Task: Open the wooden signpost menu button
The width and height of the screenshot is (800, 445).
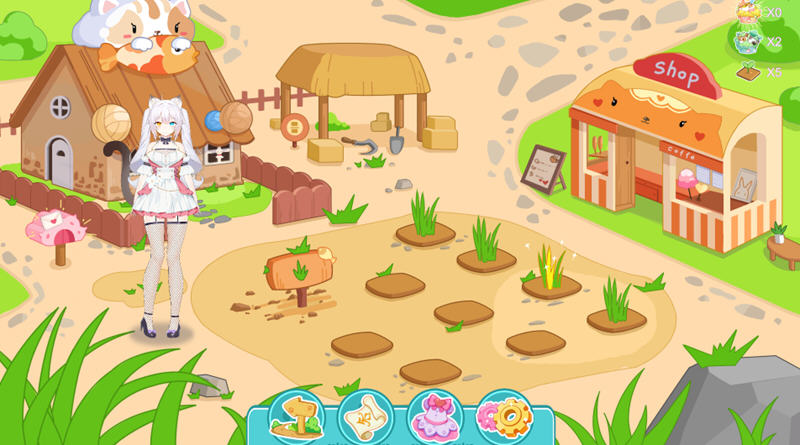Action: (x=296, y=417)
